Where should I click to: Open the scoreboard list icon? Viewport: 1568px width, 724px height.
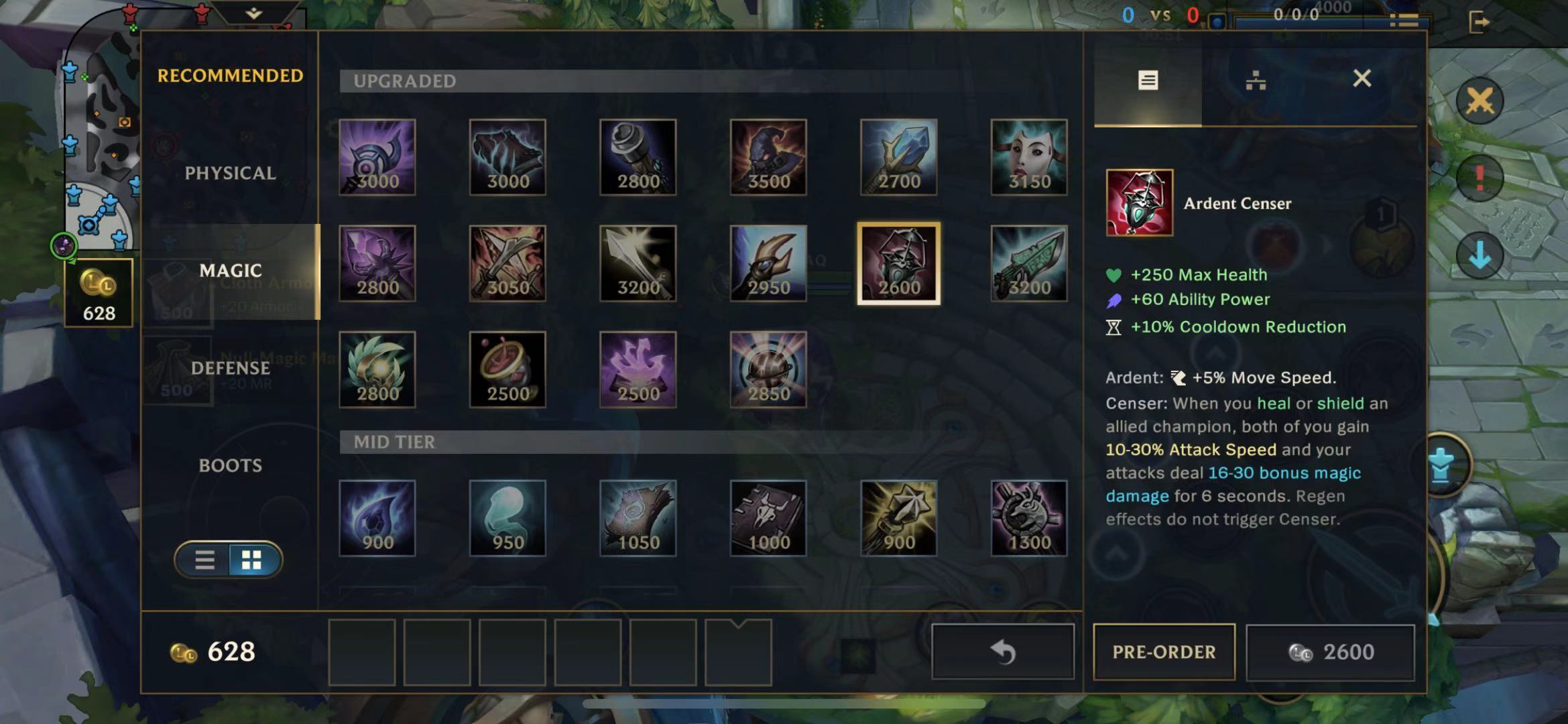tap(1404, 21)
